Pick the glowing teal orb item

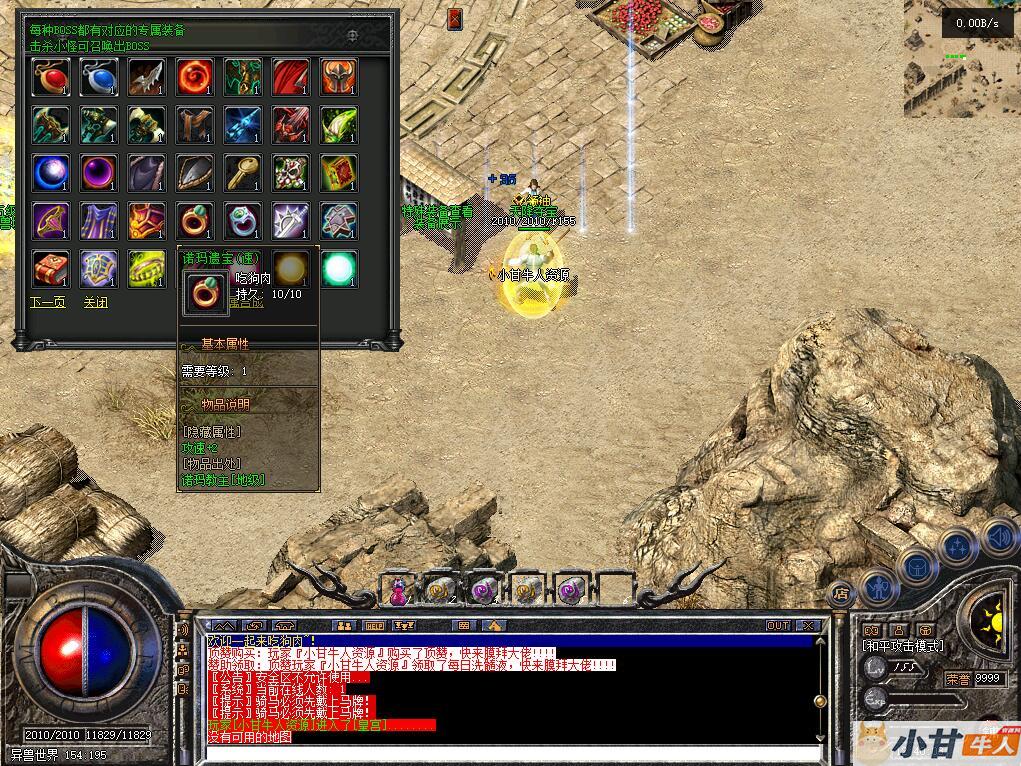(339, 268)
